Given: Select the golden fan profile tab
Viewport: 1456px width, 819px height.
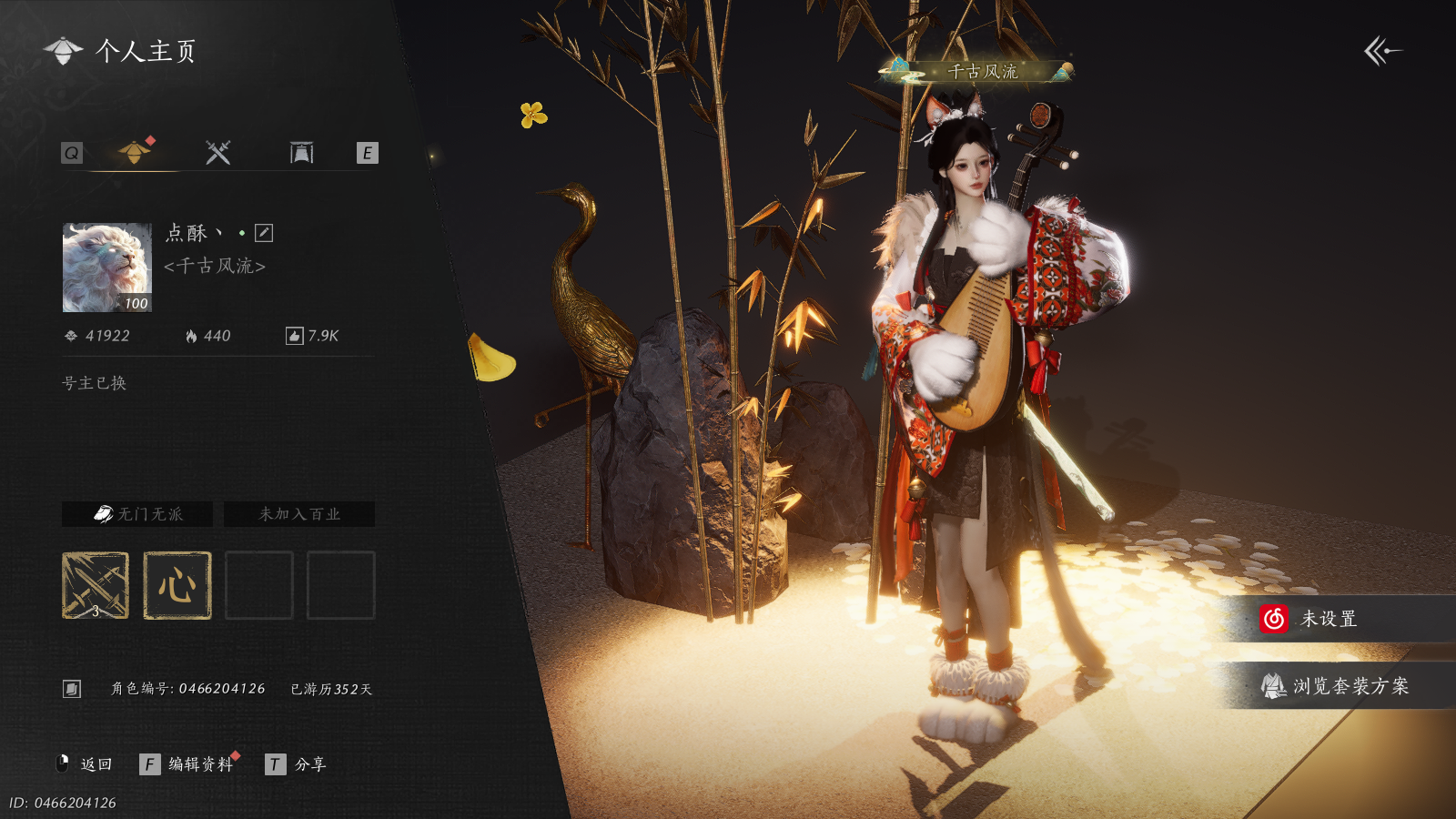Looking at the screenshot, I should click(x=135, y=152).
